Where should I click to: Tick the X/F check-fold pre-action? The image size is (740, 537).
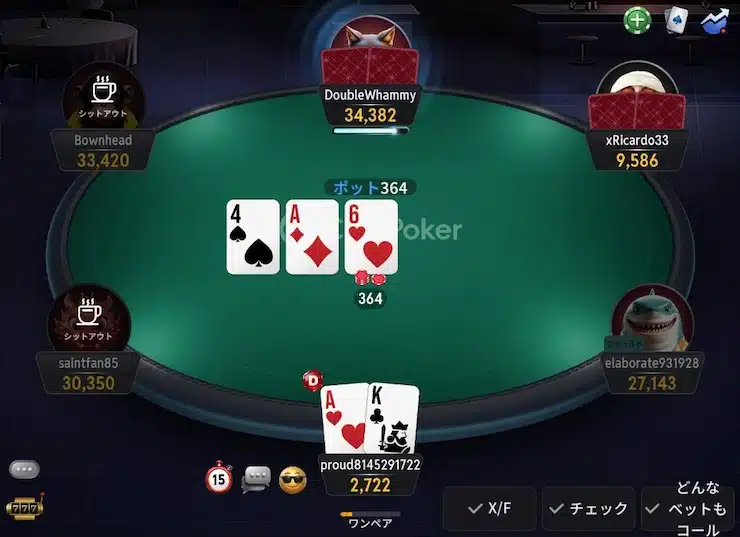(x=489, y=509)
